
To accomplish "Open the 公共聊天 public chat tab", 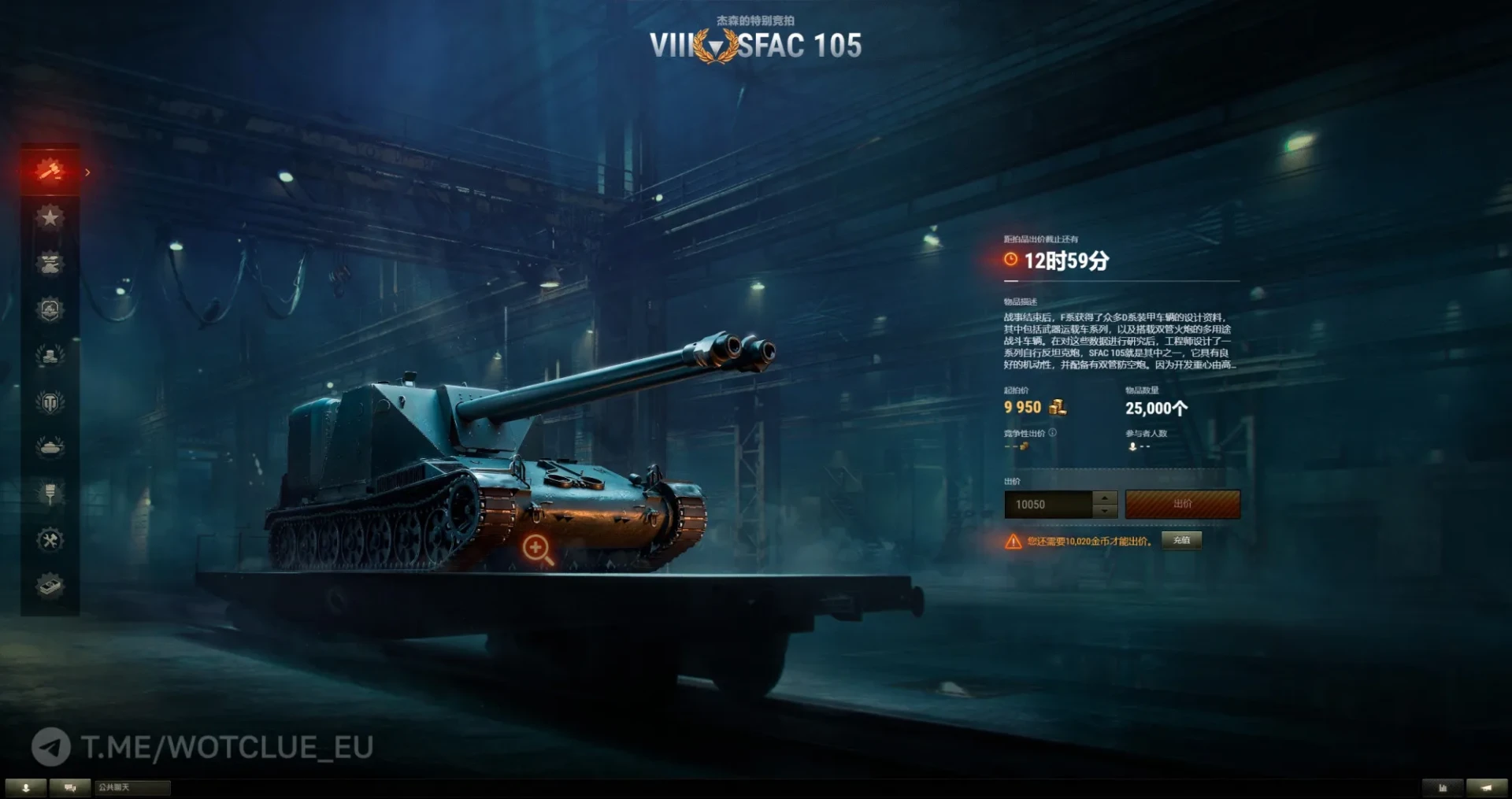I will click(132, 787).
